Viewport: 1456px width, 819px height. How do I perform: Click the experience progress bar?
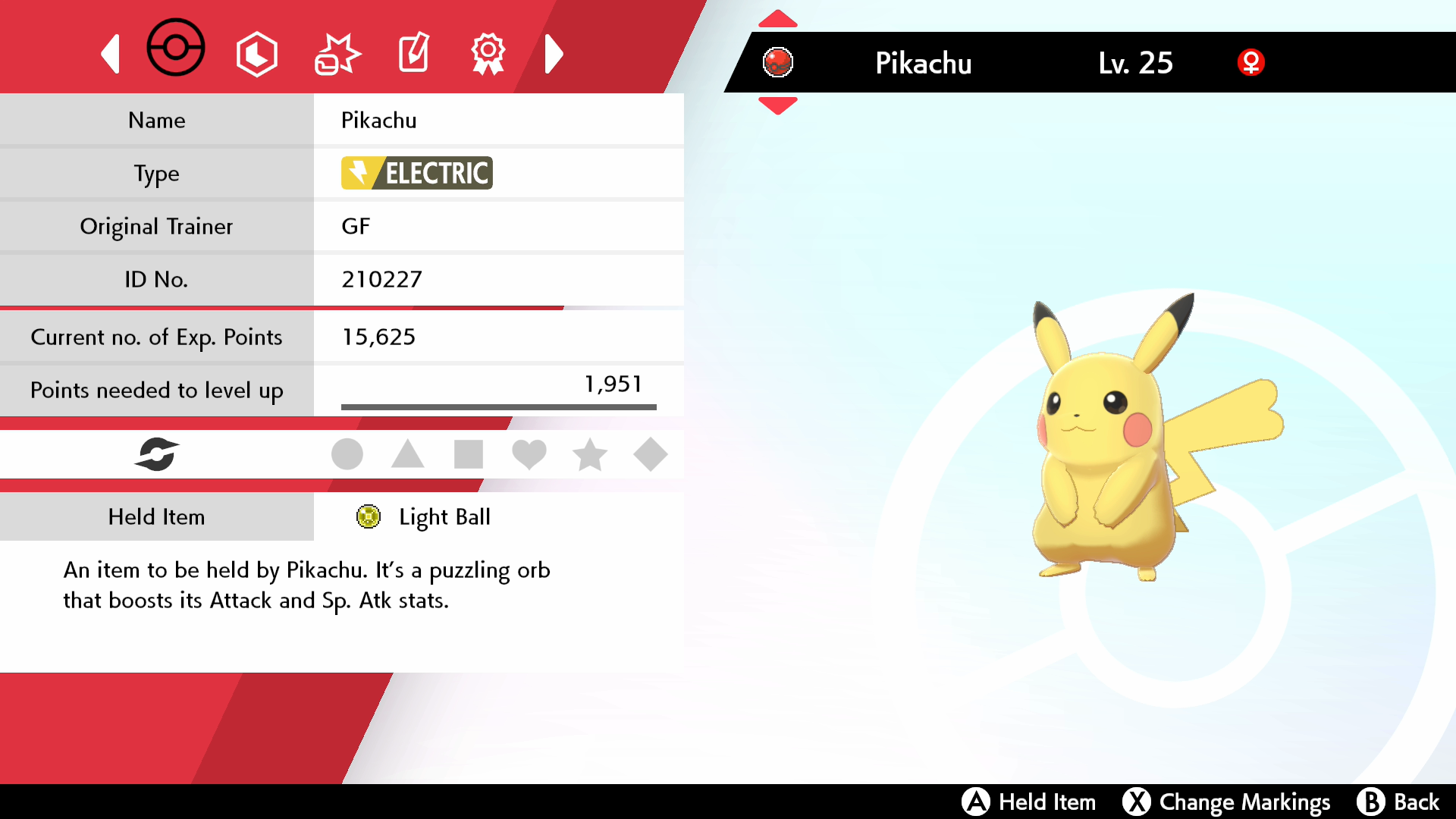click(x=499, y=406)
